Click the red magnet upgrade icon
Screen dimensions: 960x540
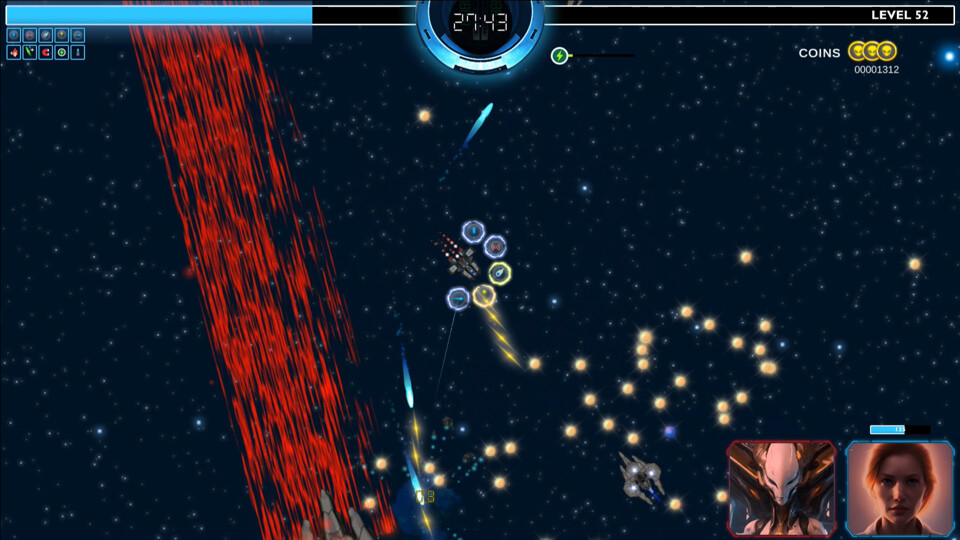pyautogui.click(x=46, y=52)
